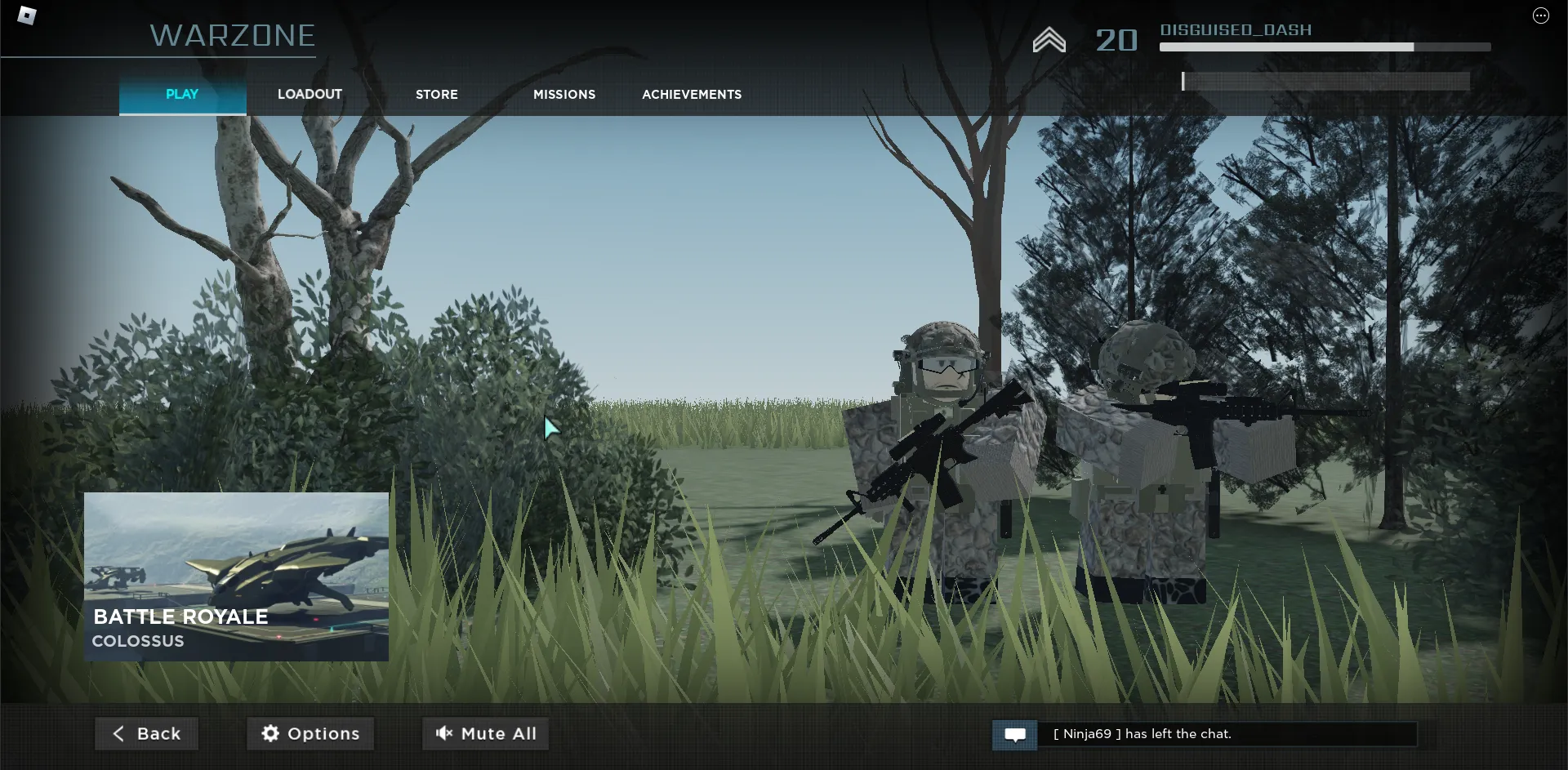Switch to the Play tab

(182, 95)
